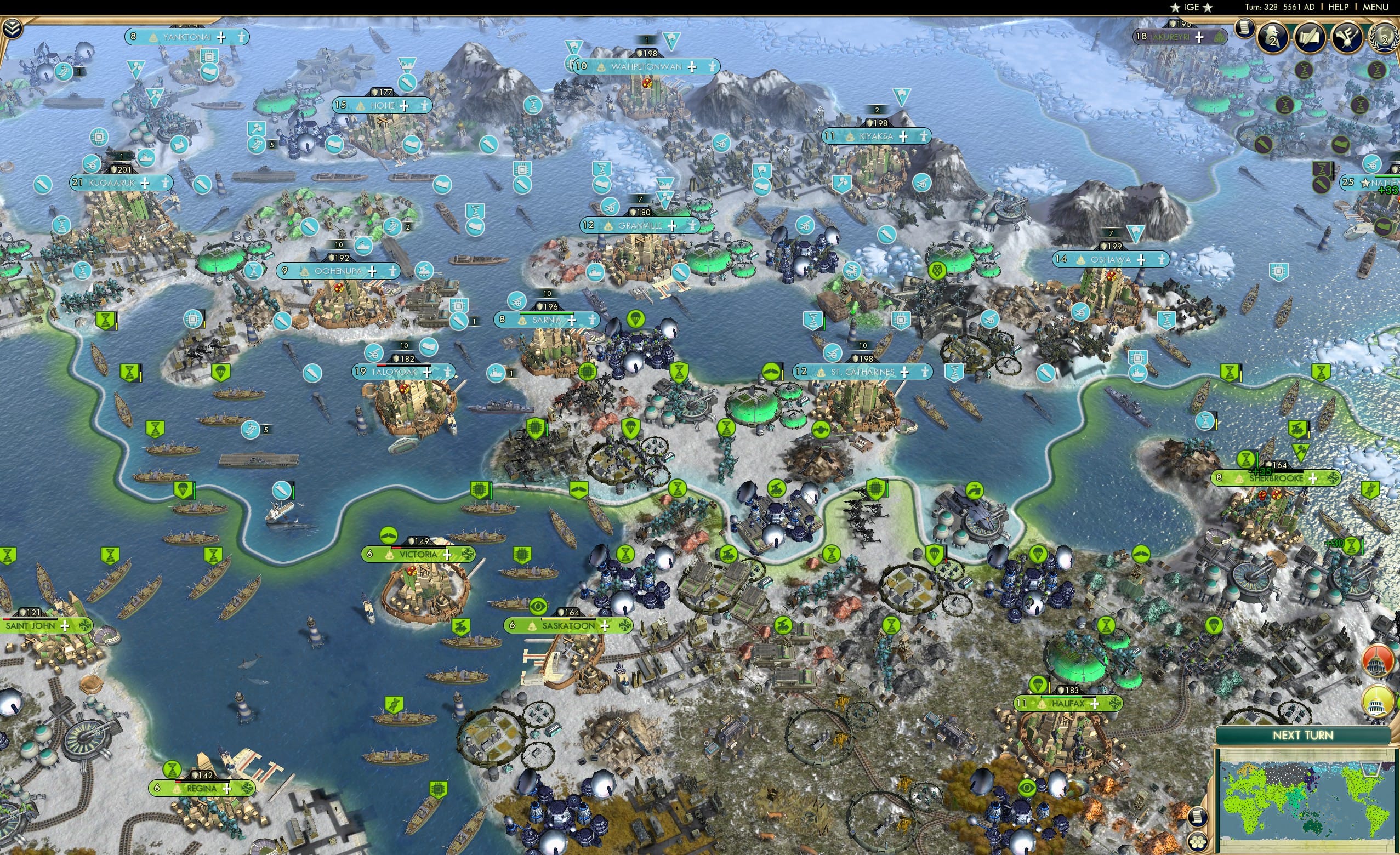
Task: Open the Social Policies scroll icon
Action: tap(1245, 28)
